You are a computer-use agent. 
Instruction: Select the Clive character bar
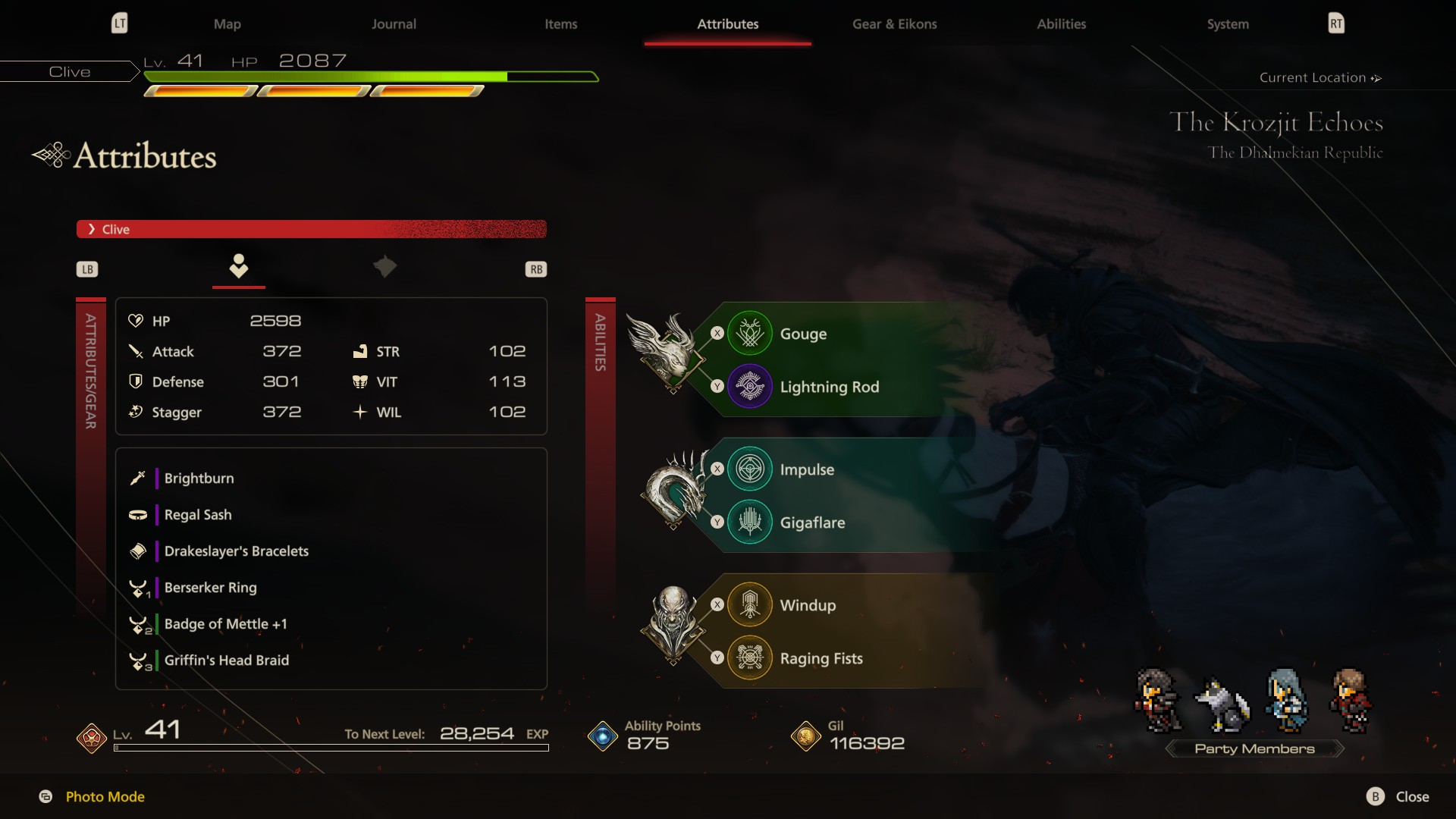pos(311,229)
